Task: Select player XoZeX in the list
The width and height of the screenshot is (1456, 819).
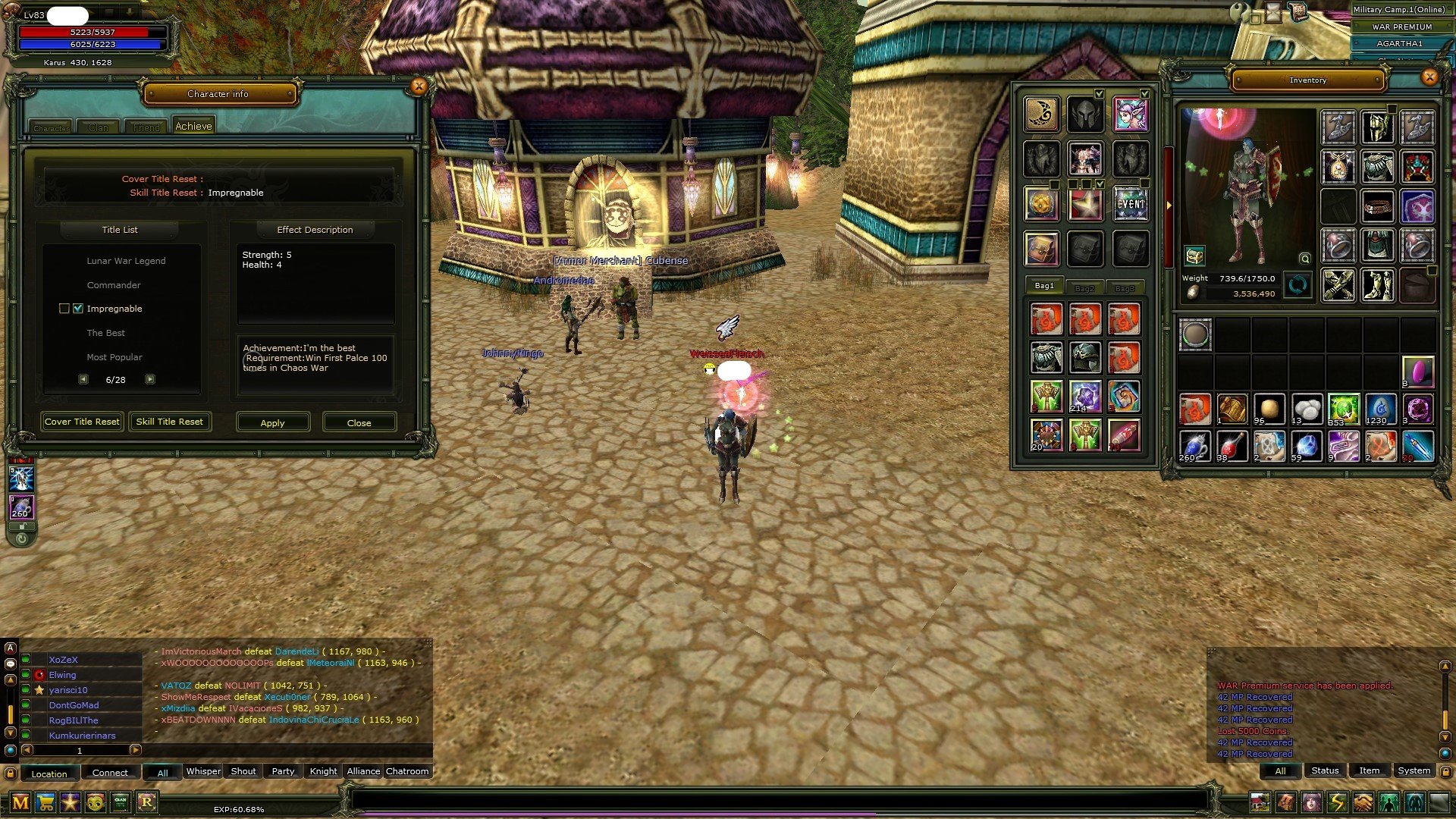Action: click(x=64, y=660)
